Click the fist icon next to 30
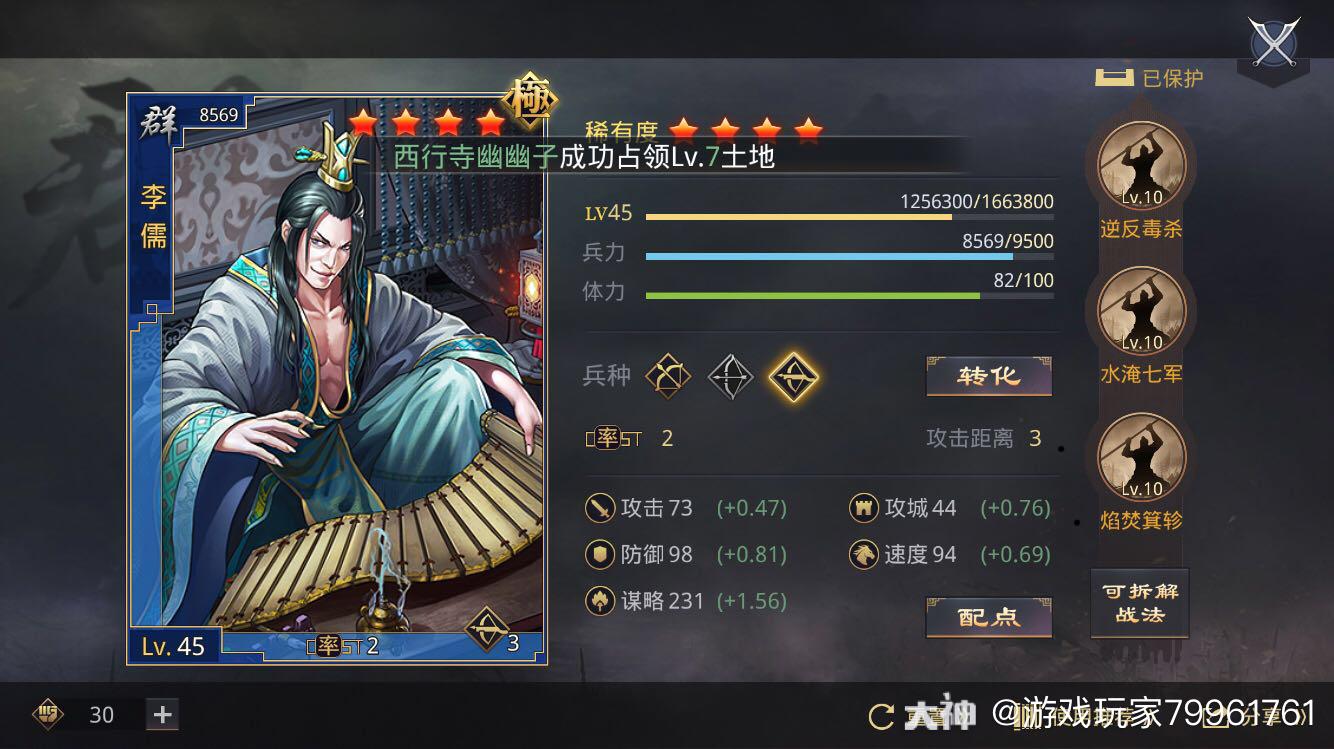The width and height of the screenshot is (1334, 749). (47, 715)
